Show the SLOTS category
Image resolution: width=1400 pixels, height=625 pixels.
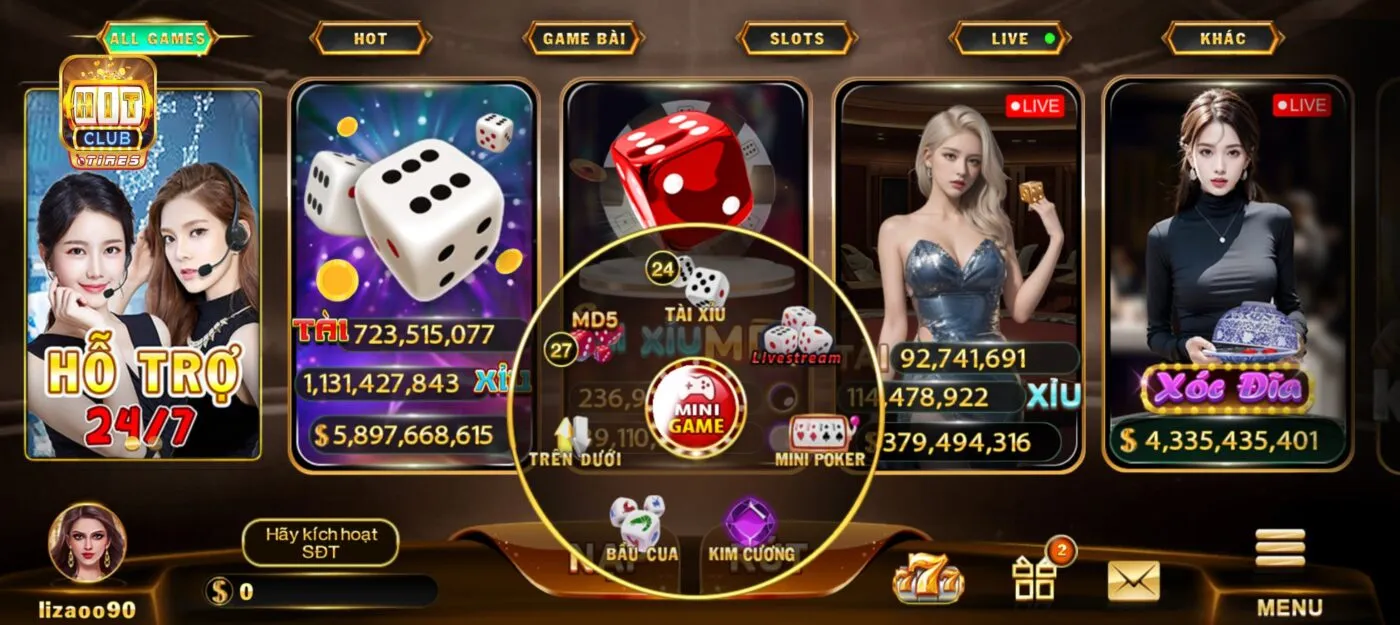[x=797, y=39]
